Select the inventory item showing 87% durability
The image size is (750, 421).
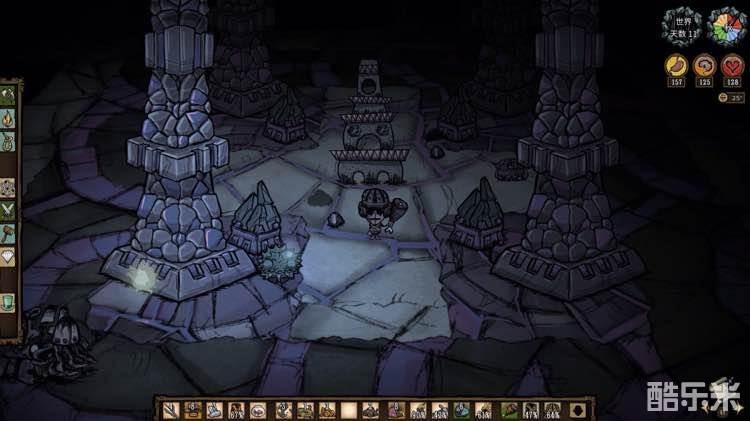click(x=237, y=409)
